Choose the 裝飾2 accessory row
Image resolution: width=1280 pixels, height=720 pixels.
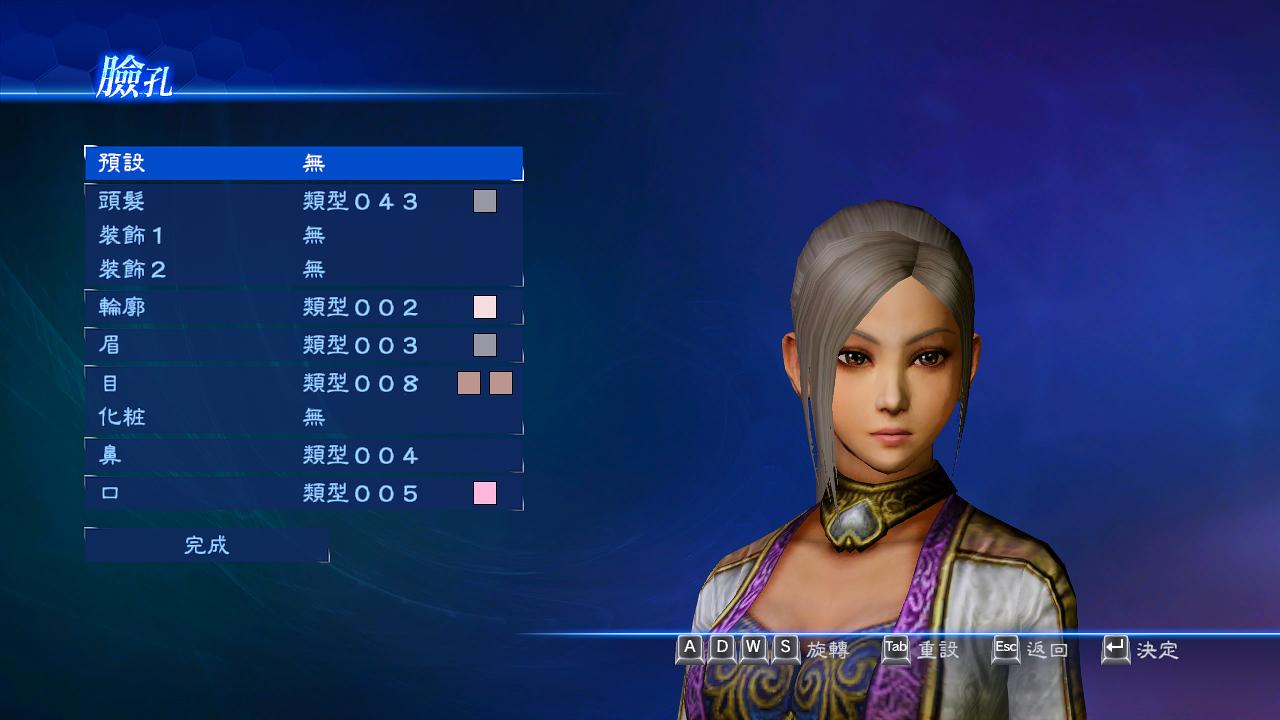point(303,269)
